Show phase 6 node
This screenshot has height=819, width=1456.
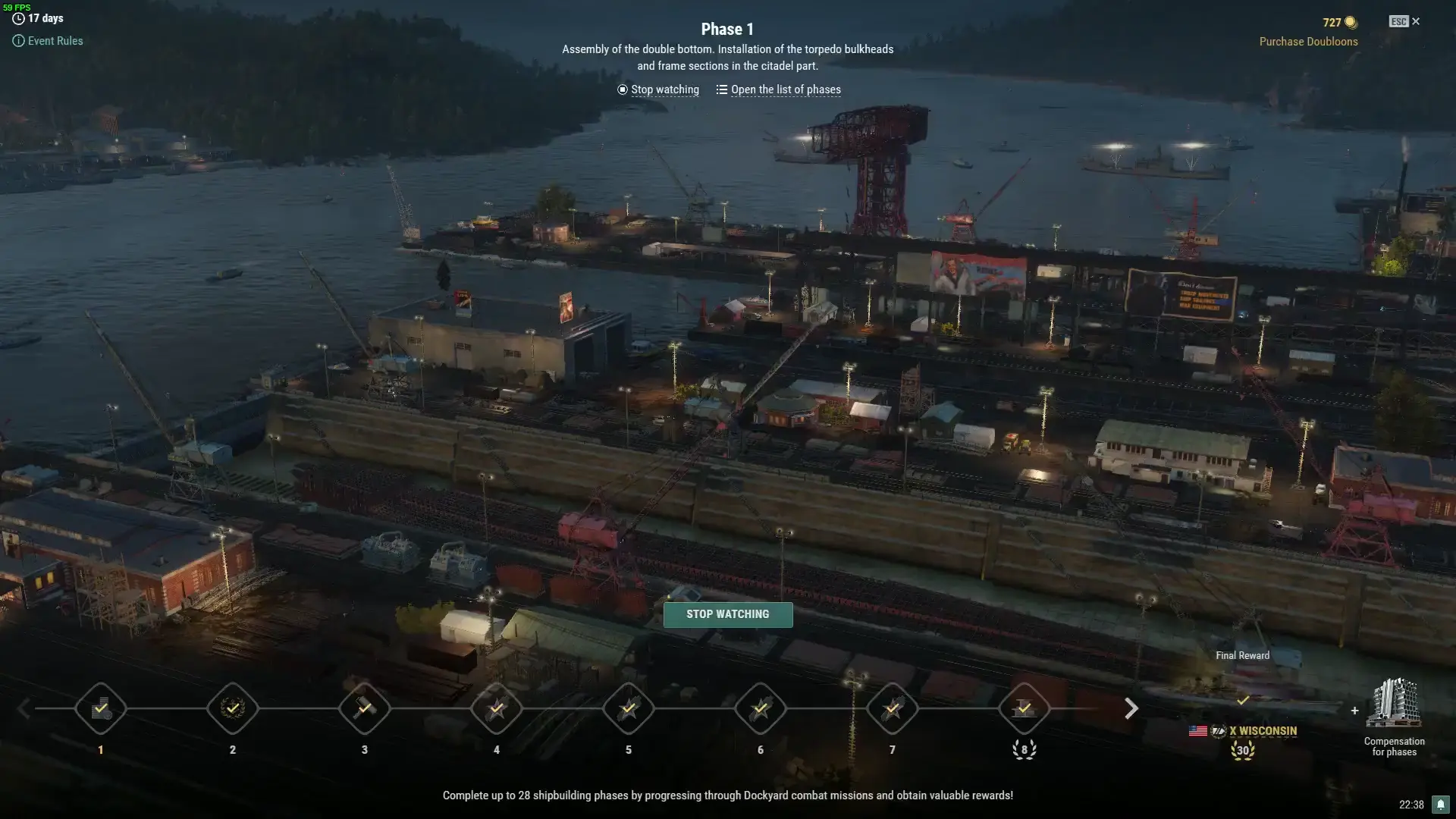761,709
